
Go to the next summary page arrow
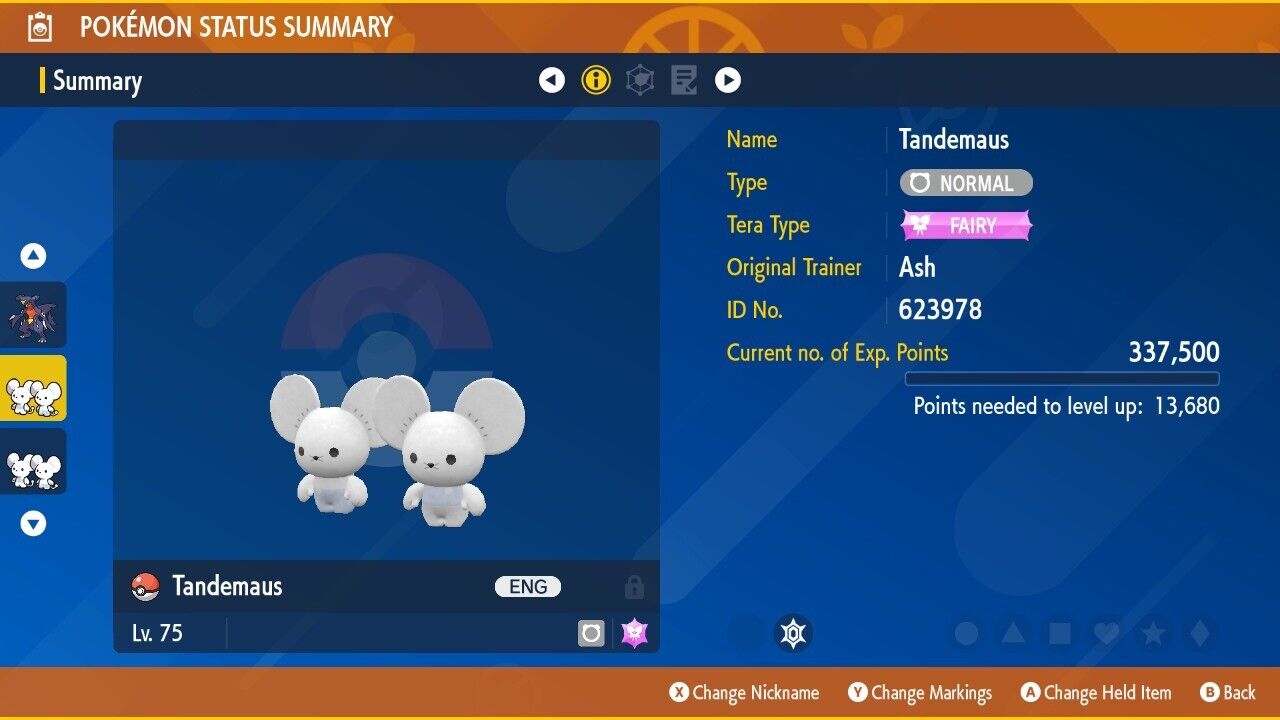tap(728, 80)
